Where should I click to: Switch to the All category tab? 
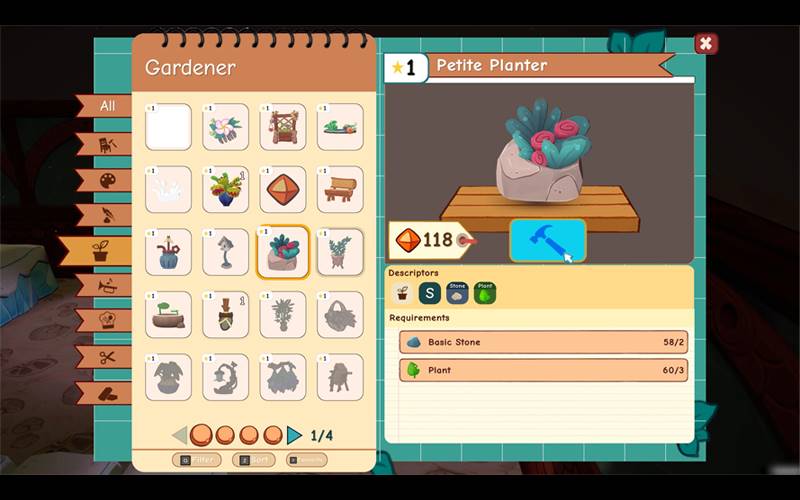106,106
